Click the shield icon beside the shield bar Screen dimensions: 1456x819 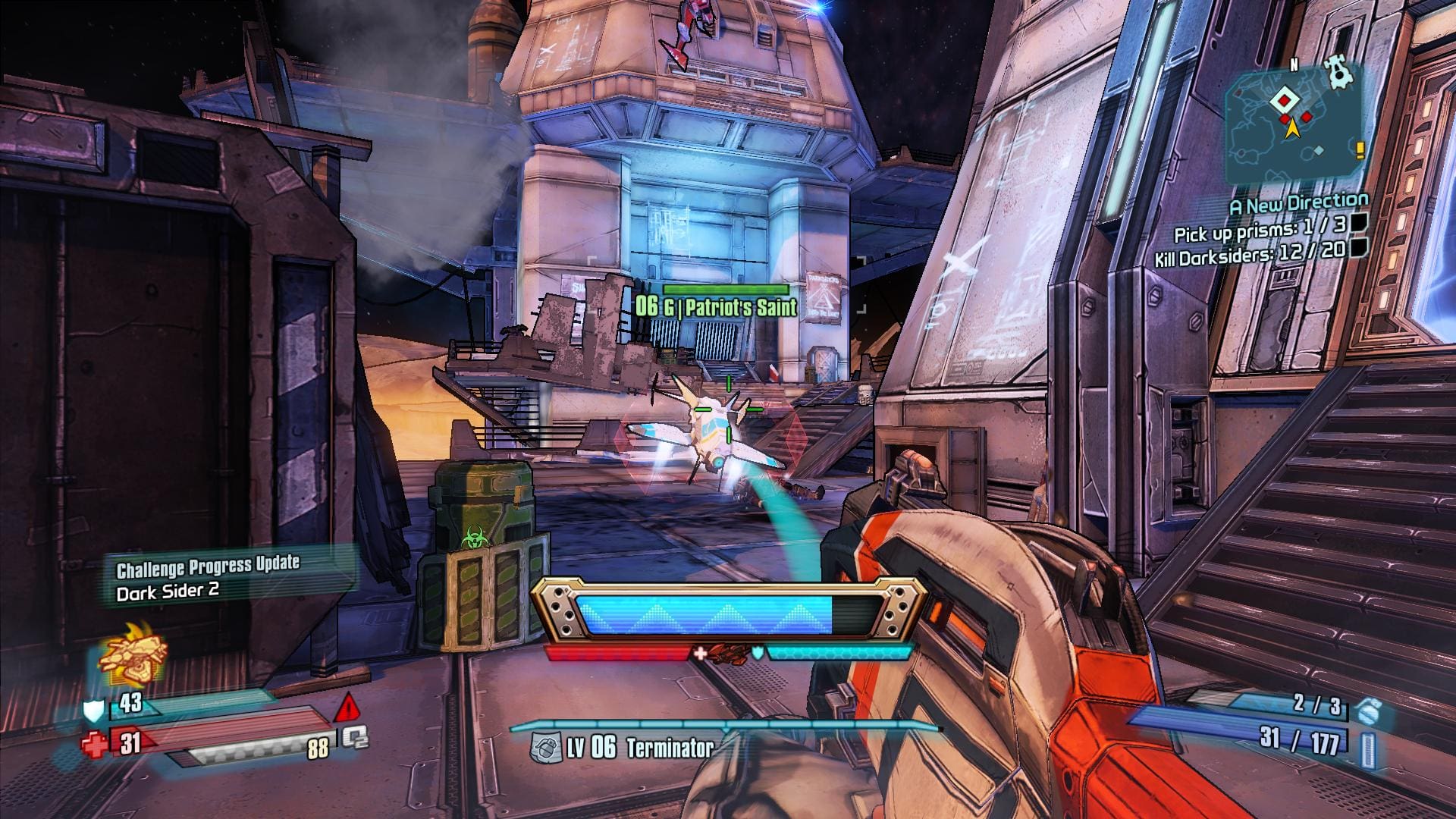coord(93,710)
